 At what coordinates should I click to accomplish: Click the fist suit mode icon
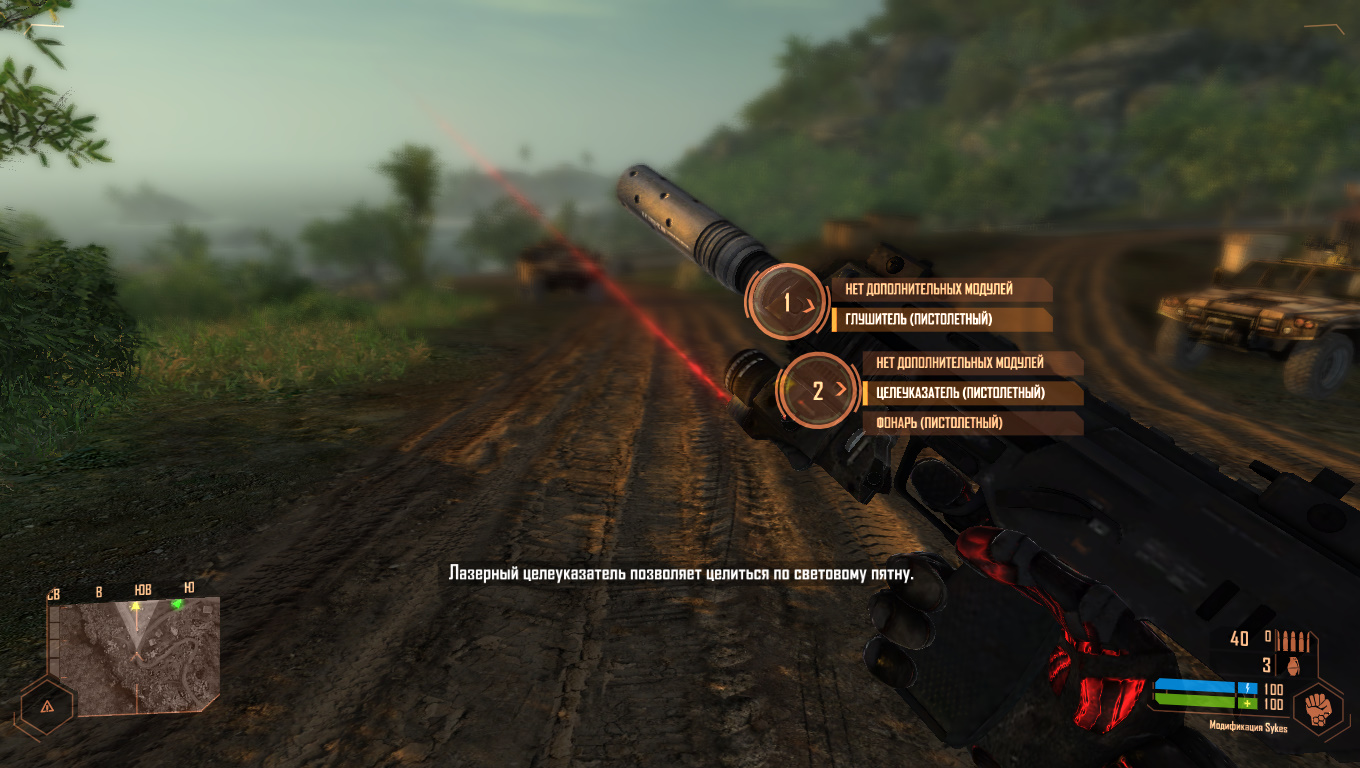(x=1317, y=708)
